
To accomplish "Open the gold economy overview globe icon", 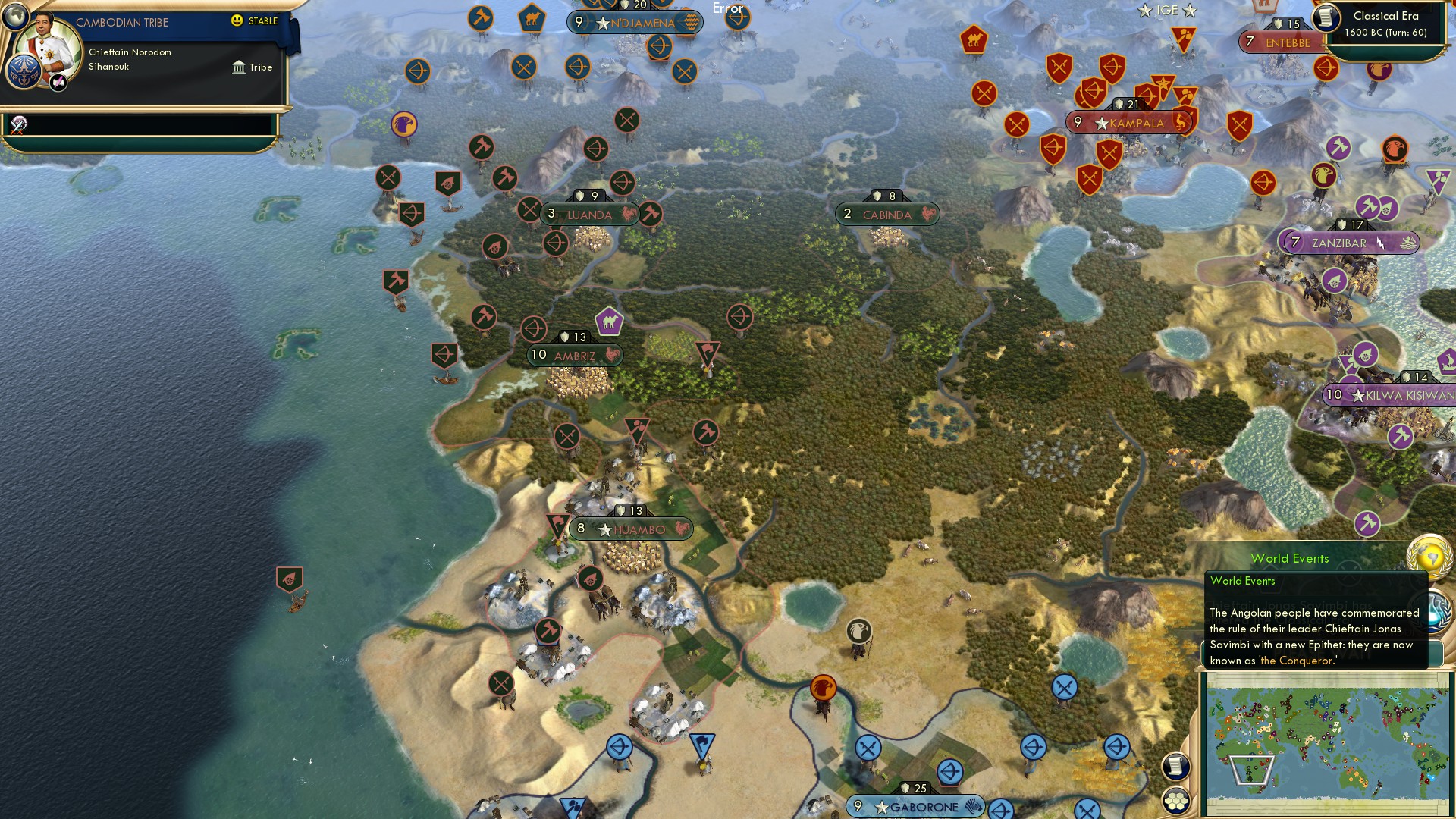I will click(x=1431, y=559).
